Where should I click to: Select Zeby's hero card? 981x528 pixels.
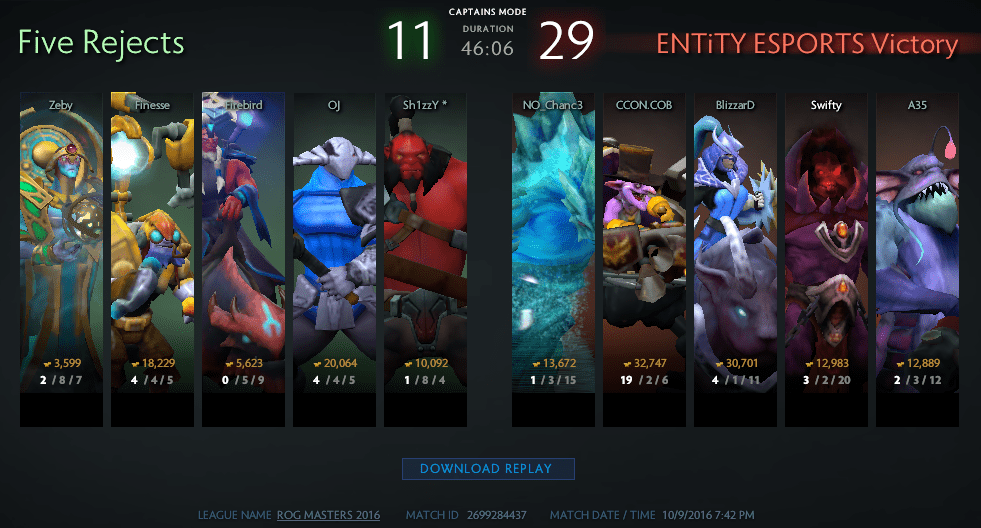coord(61,240)
